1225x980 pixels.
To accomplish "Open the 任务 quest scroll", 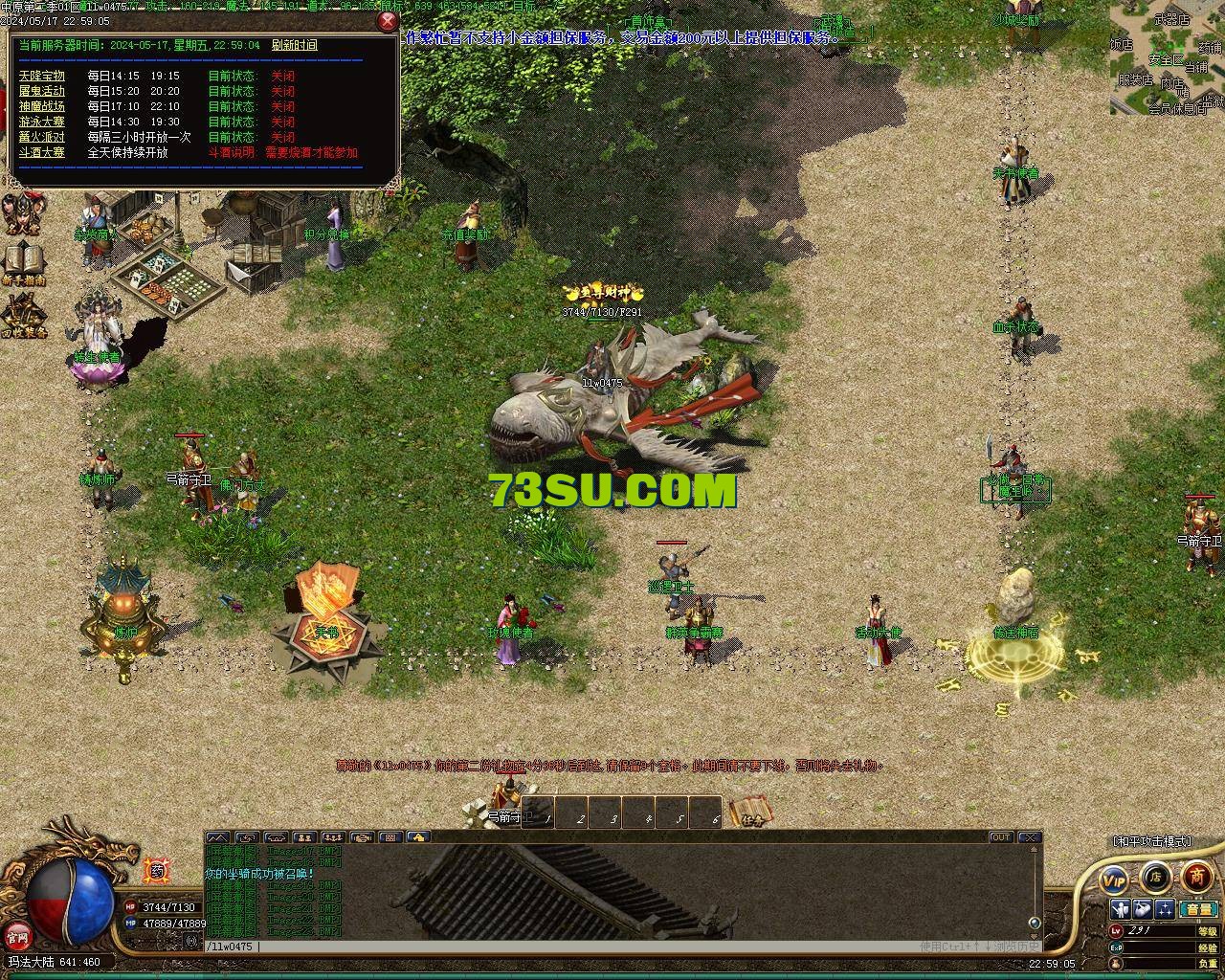I will pos(751,813).
